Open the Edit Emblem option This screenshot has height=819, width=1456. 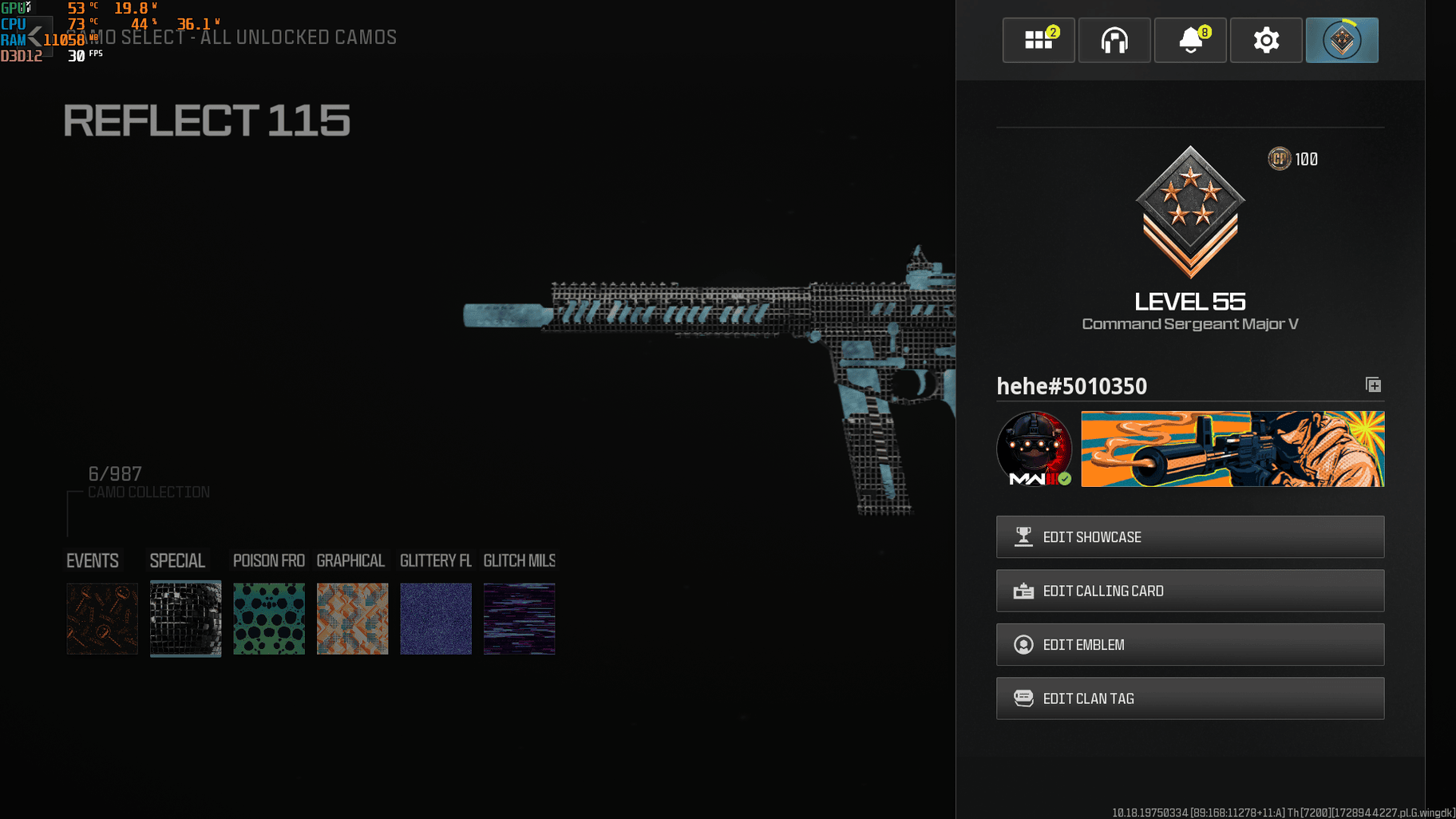[1189, 644]
